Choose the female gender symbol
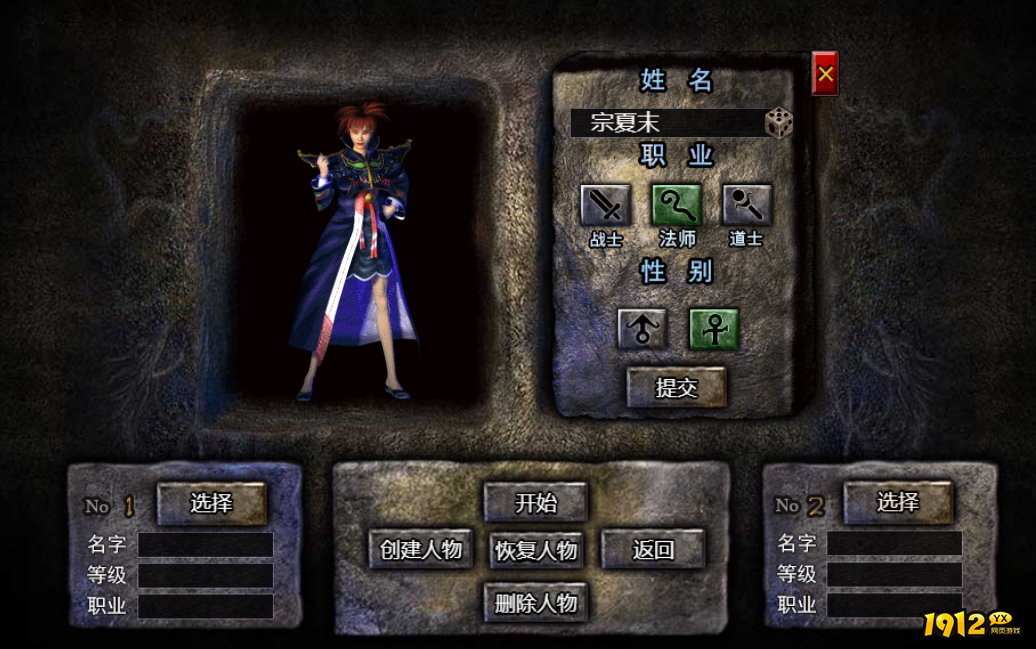This screenshot has width=1036, height=649. [714, 328]
